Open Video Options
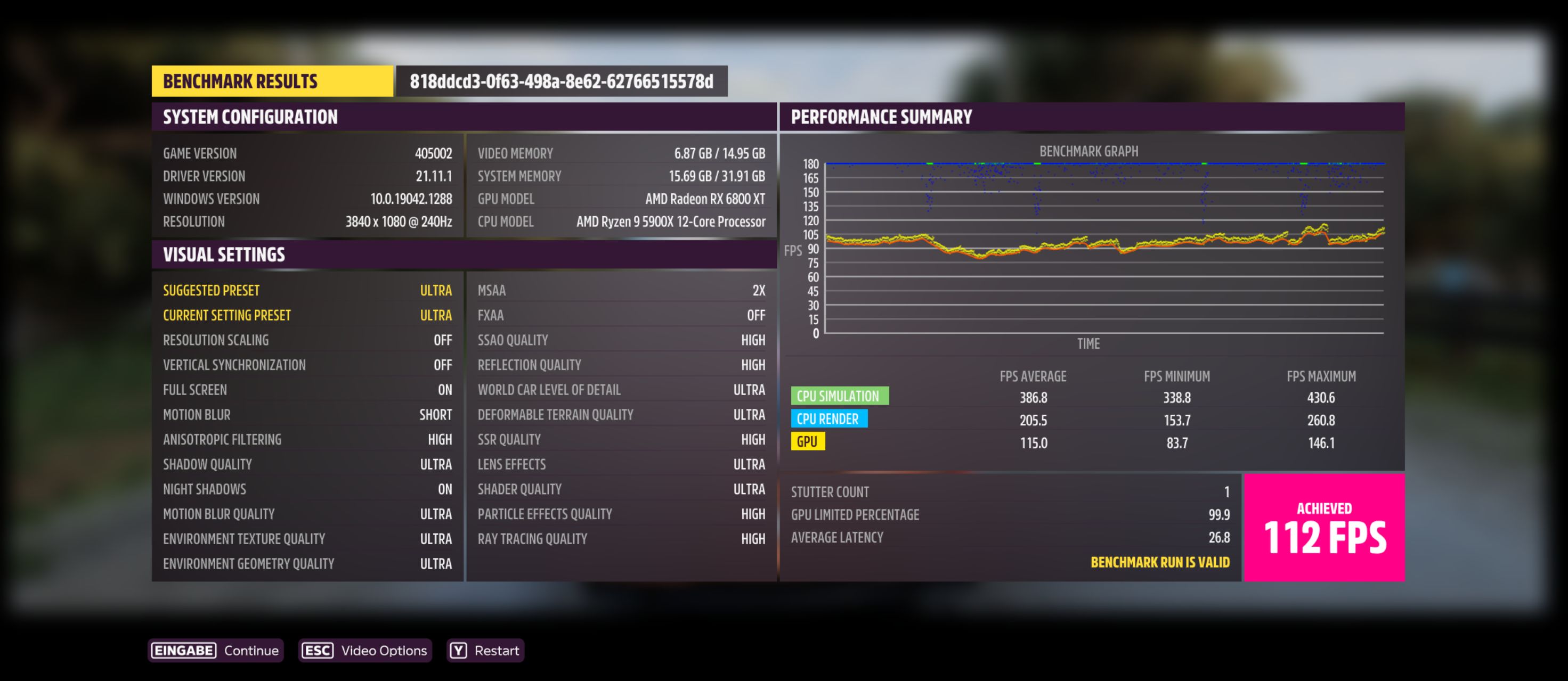The image size is (1568, 681). [x=384, y=650]
